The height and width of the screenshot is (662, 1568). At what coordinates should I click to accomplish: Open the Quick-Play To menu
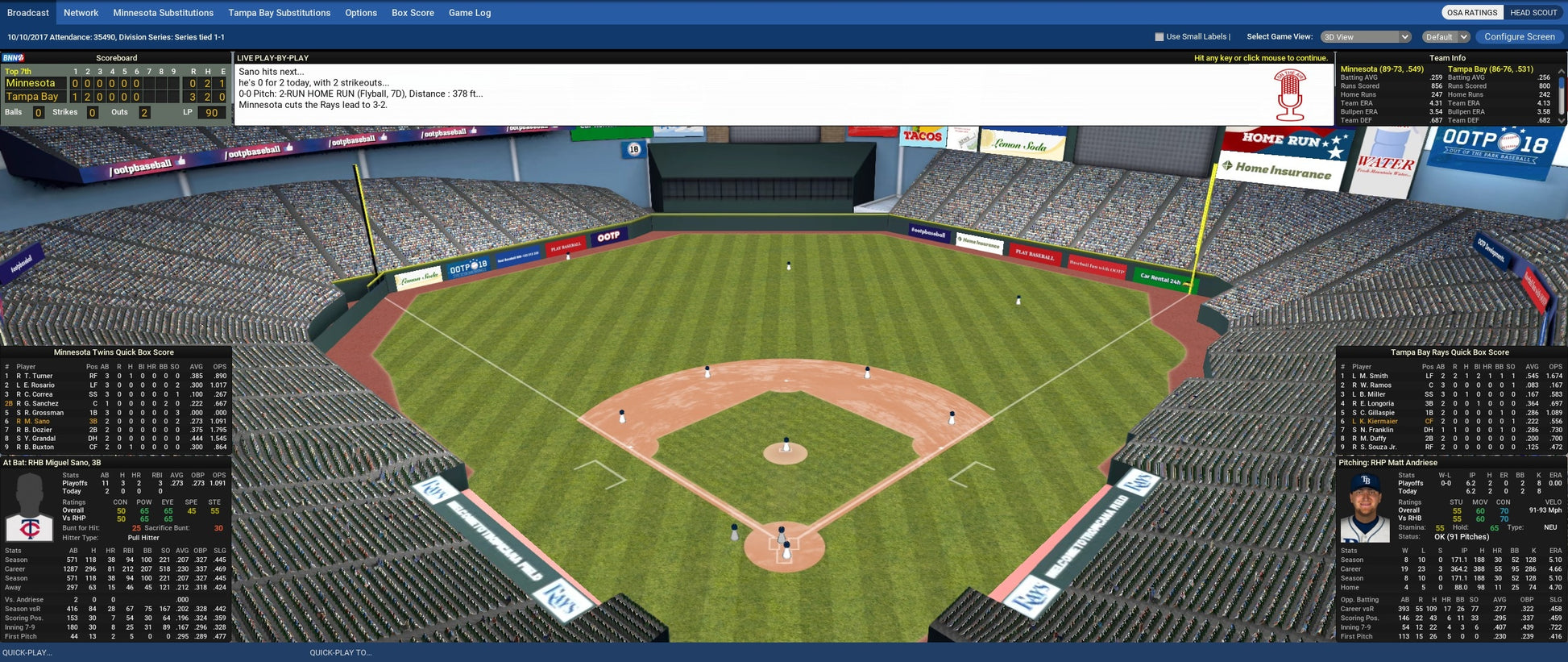click(x=341, y=652)
